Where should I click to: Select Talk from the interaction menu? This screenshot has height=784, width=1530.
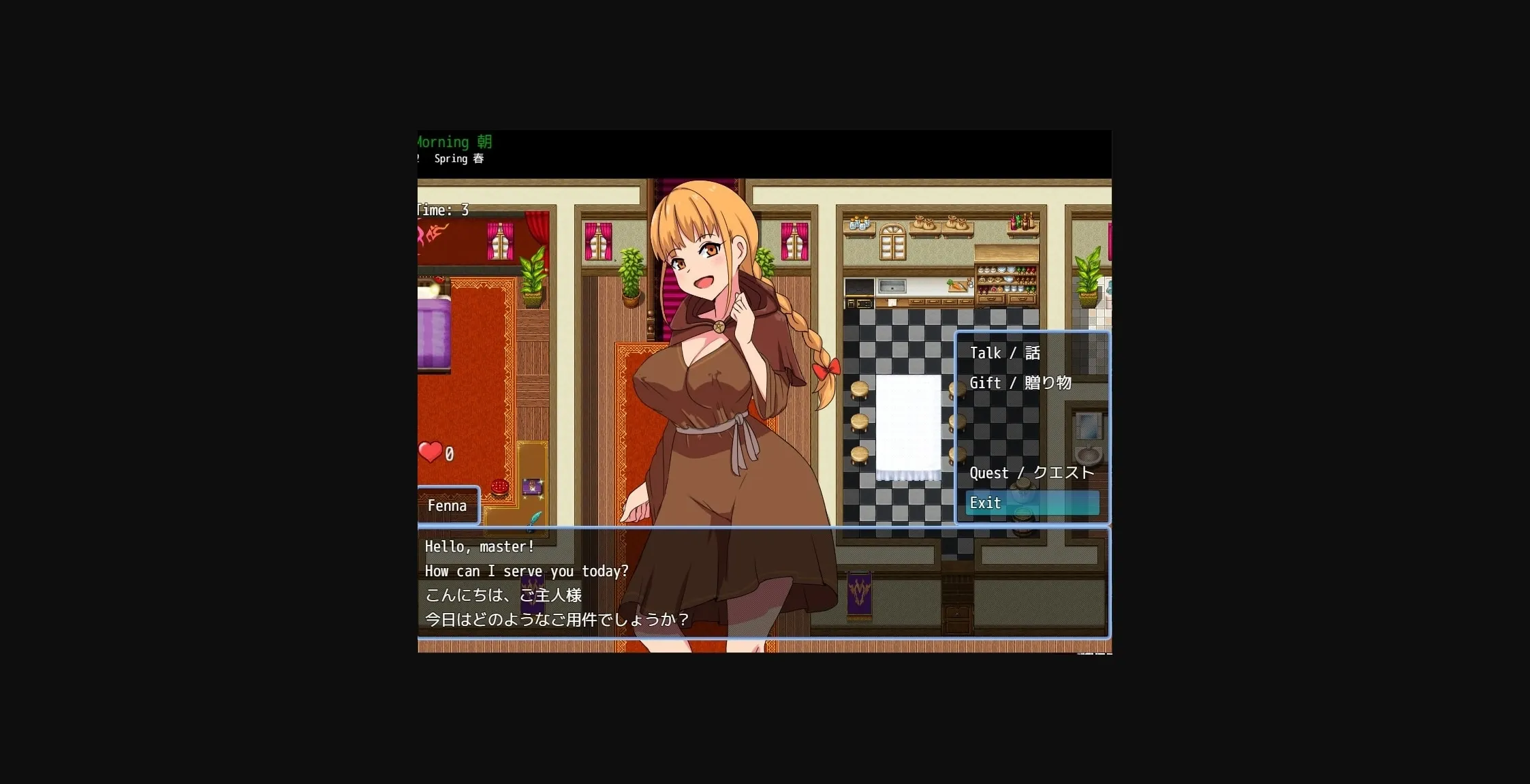tap(1003, 353)
